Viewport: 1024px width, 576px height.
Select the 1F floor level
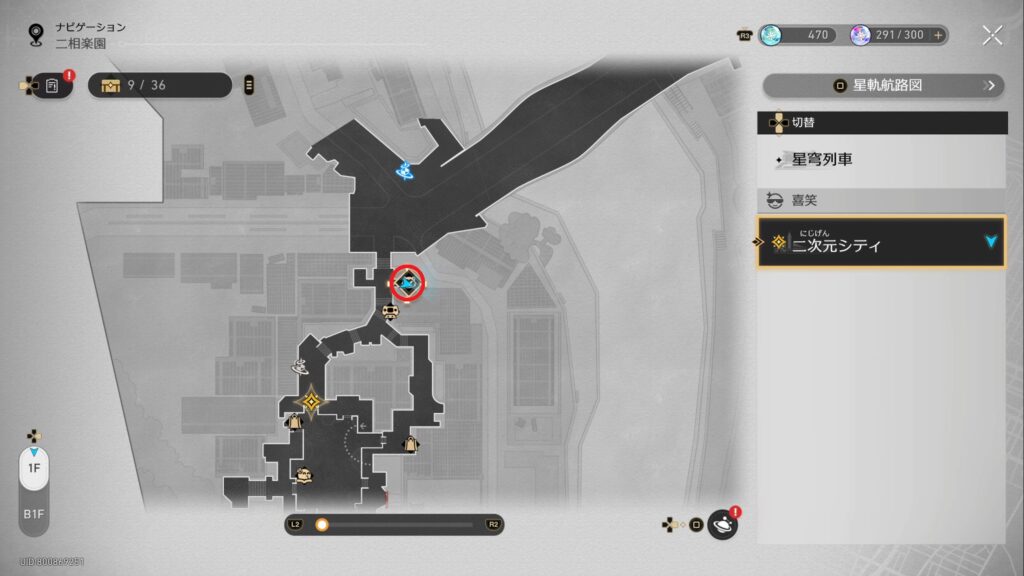(33, 468)
